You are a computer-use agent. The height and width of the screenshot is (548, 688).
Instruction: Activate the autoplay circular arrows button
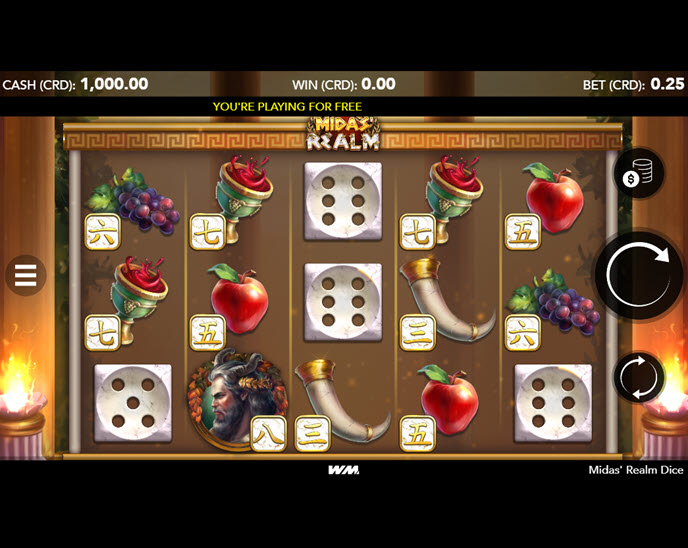[x=638, y=378]
